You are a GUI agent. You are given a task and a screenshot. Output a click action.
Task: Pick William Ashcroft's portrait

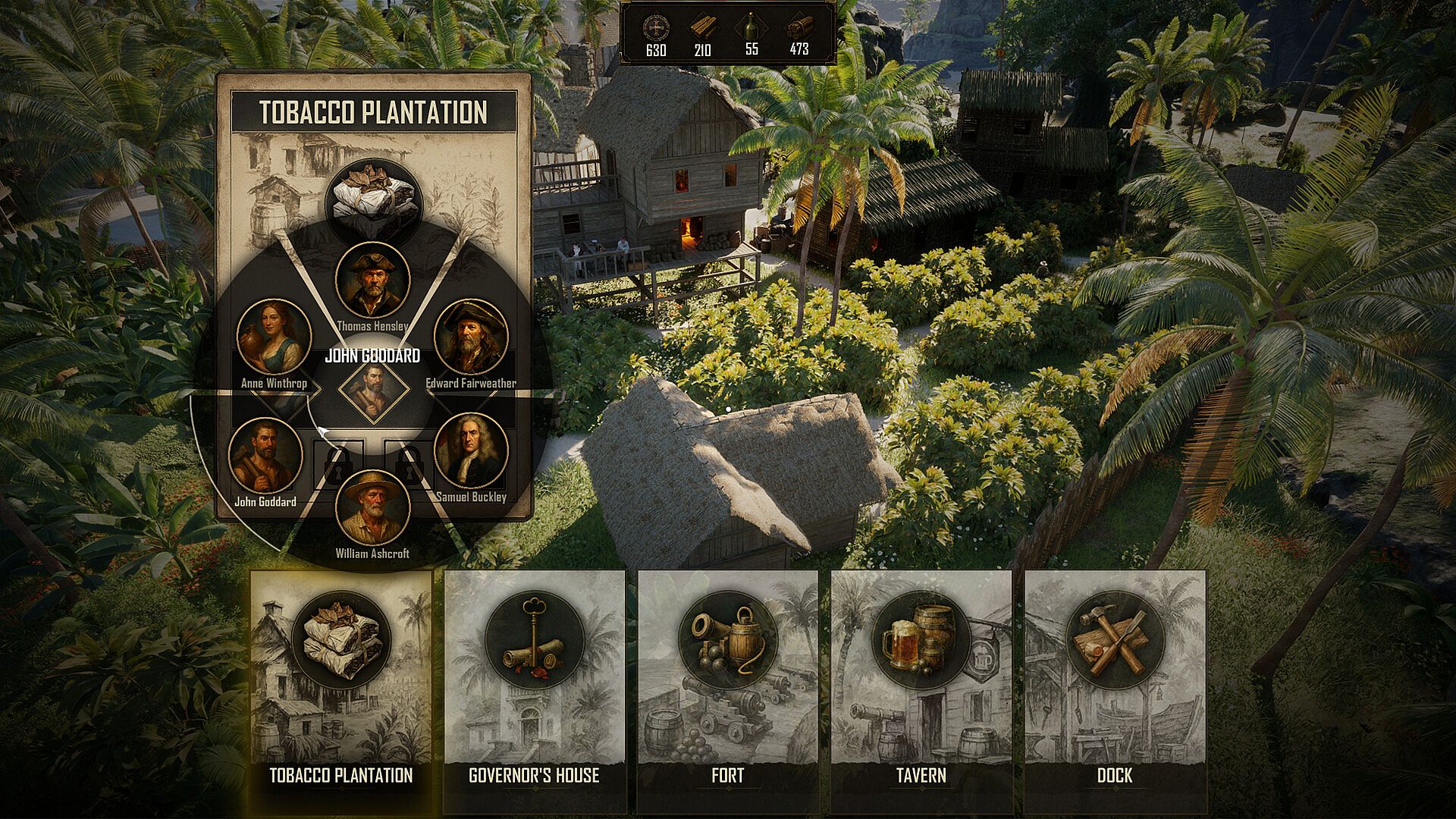click(372, 507)
